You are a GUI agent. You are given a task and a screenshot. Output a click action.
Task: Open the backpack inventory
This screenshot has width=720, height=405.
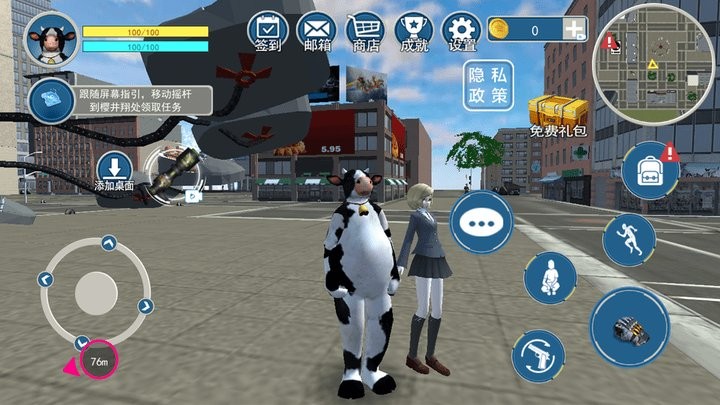click(x=650, y=171)
